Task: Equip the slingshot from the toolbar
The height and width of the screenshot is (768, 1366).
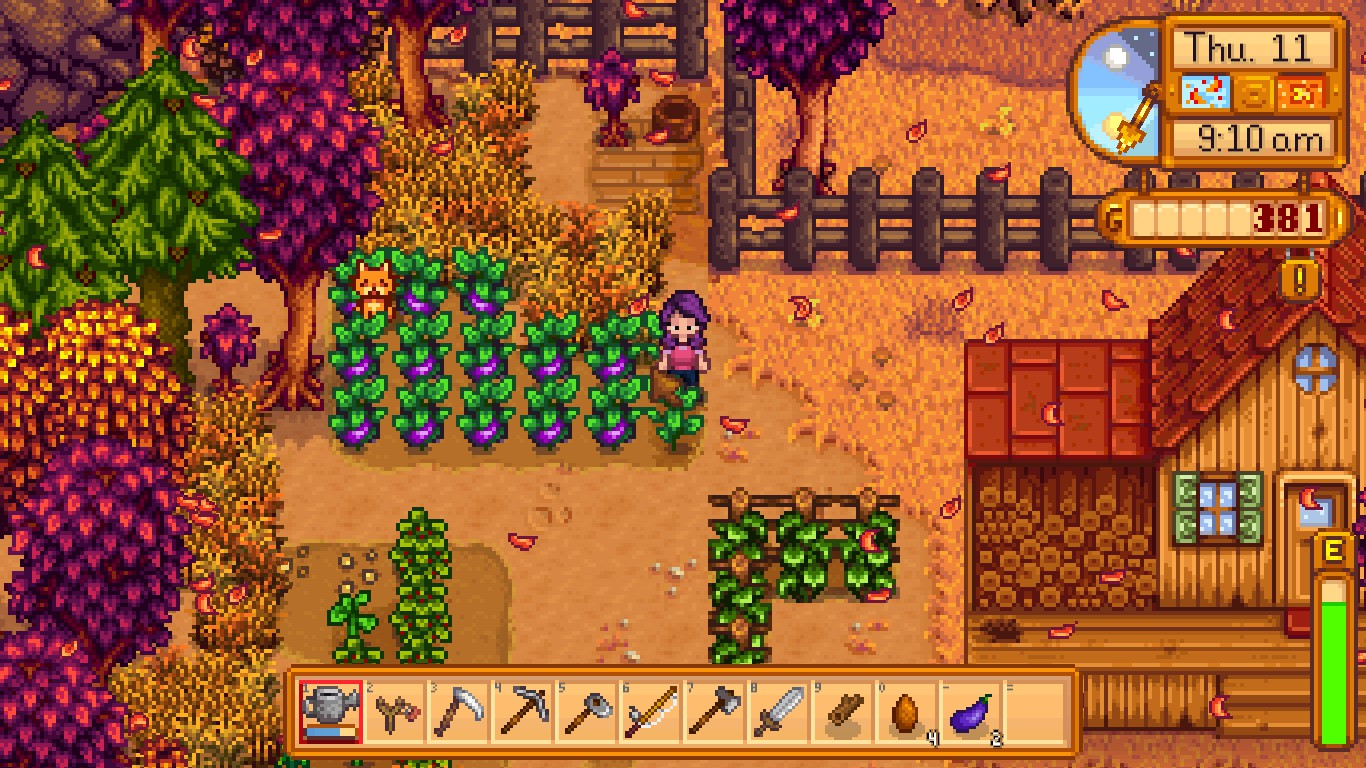Action: pyautogui.click(x=395, y=711)
